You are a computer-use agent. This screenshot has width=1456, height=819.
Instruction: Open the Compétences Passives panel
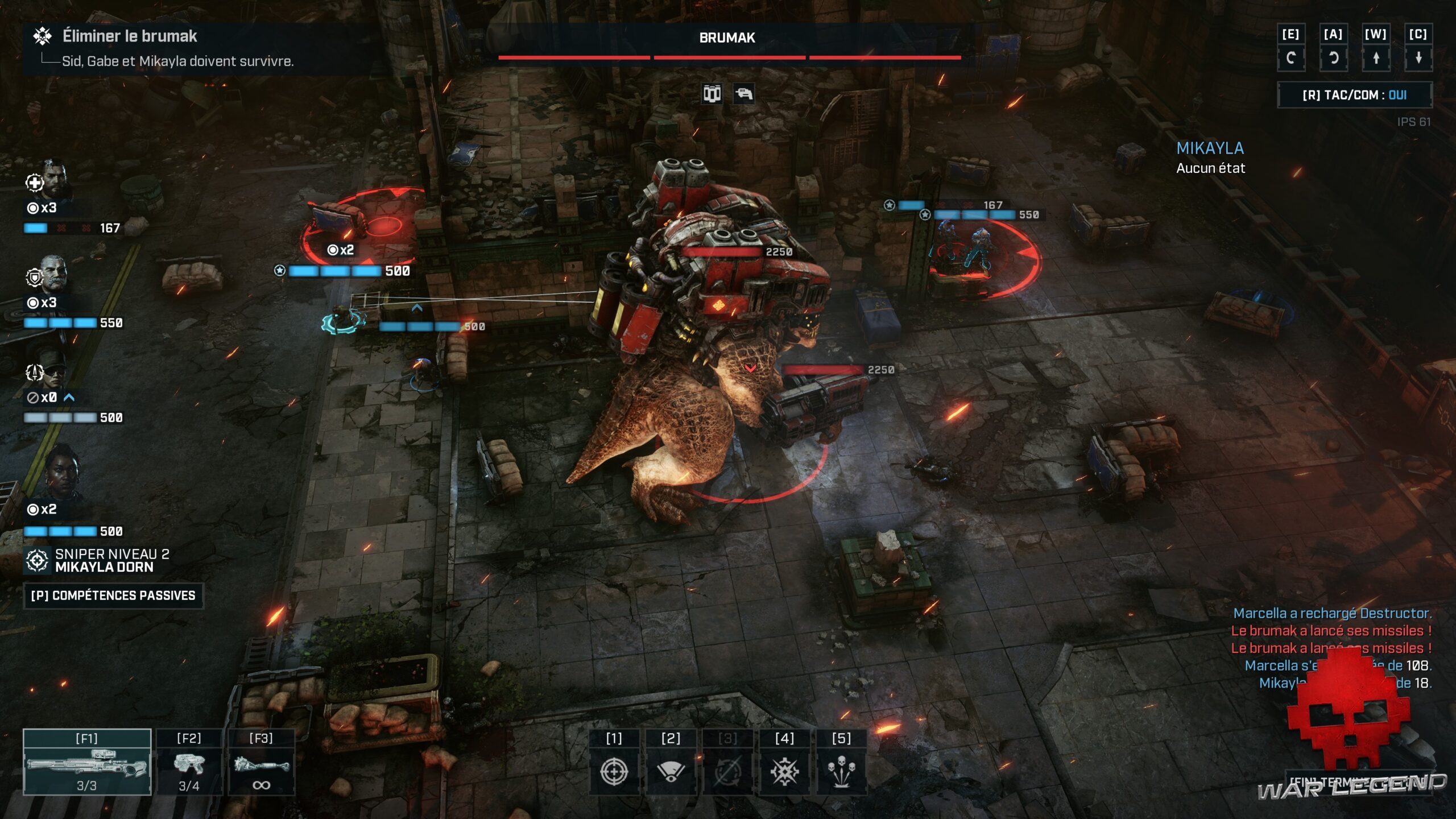click(x=113, y=595)
